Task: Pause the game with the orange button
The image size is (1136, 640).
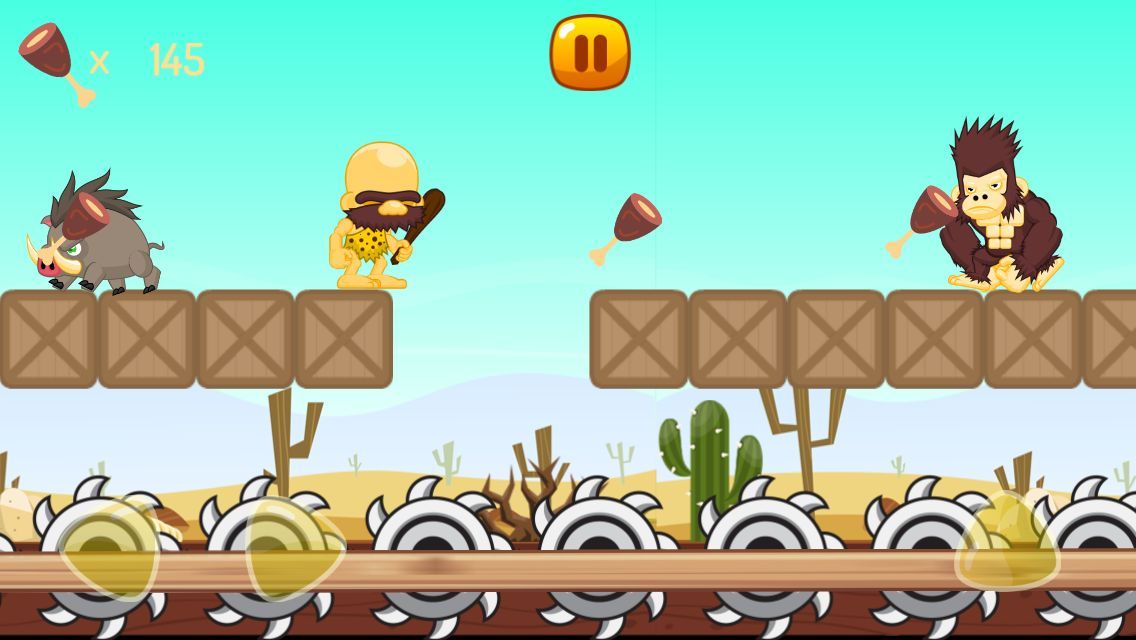Action: click(590, 52)
